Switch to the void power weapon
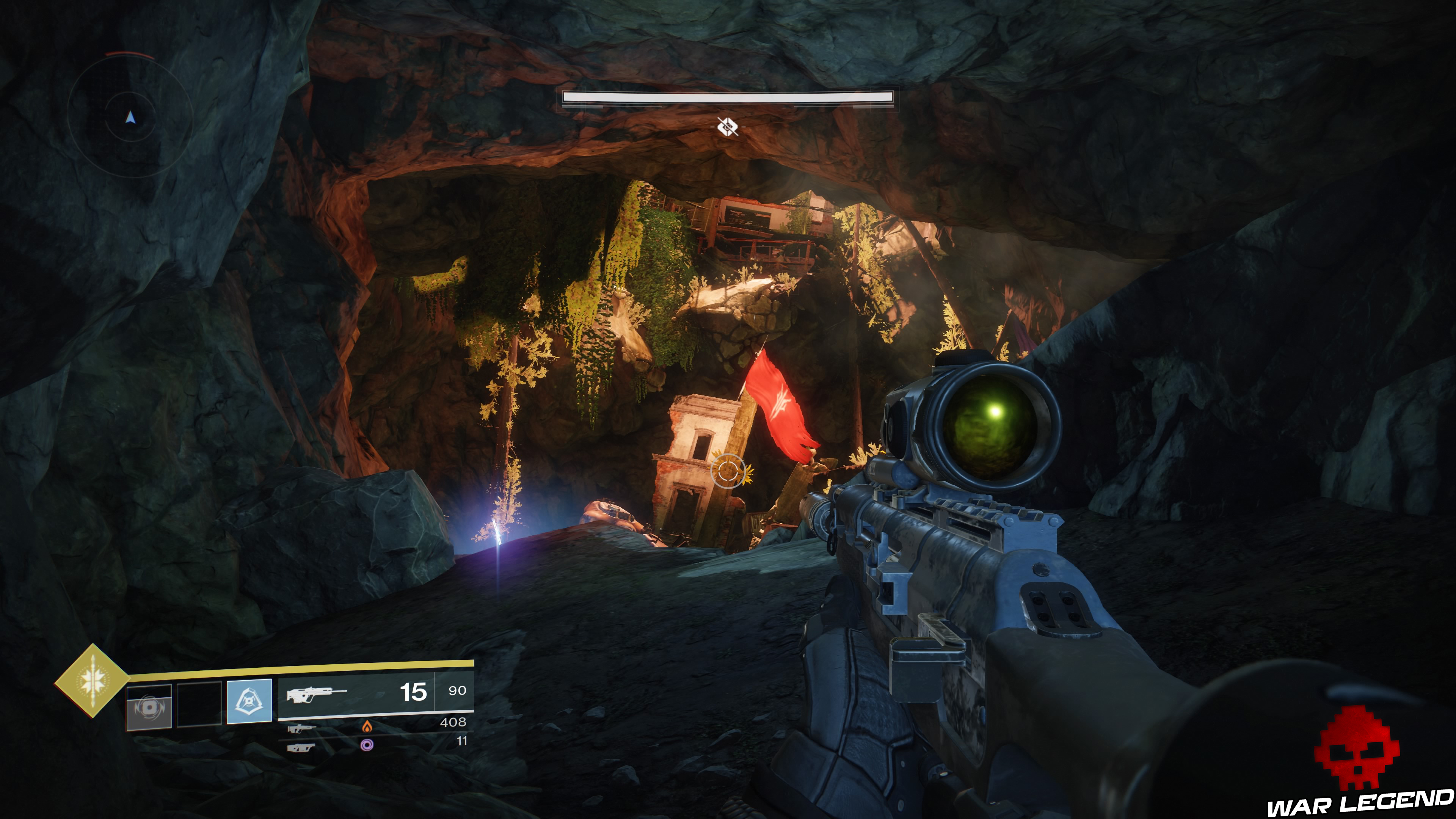 pyautogui.click(x=301, y=748)
